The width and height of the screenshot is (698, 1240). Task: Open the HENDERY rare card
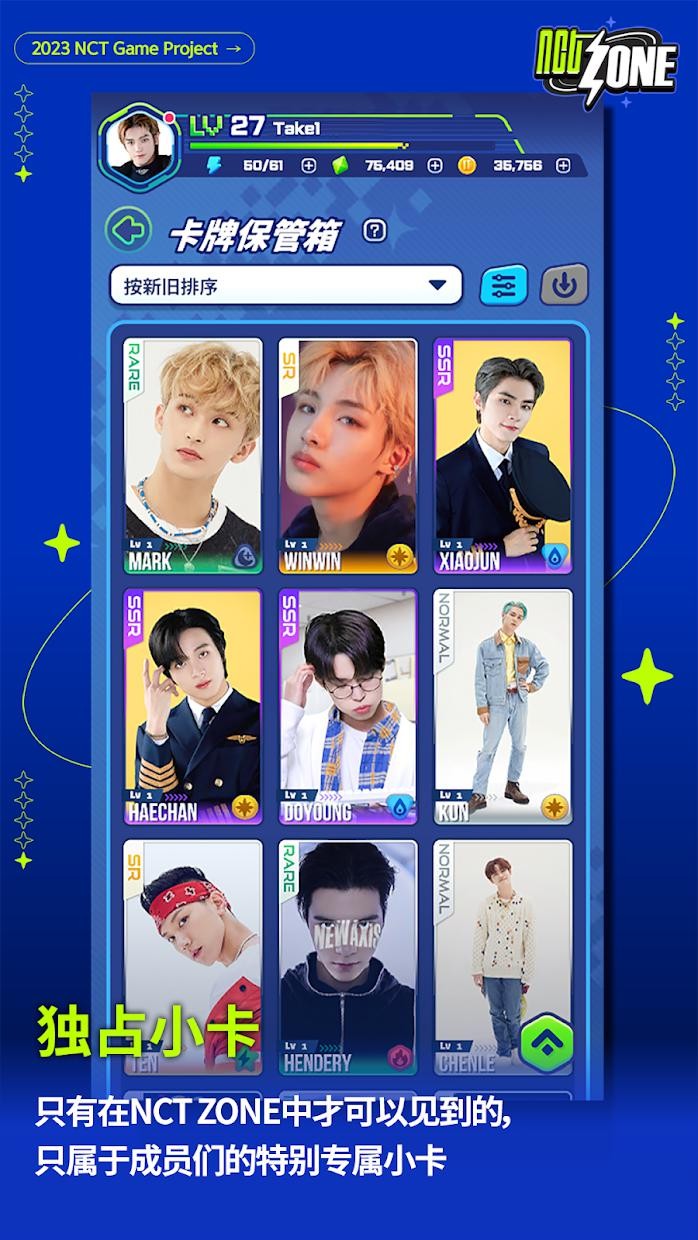coord(347,955)
